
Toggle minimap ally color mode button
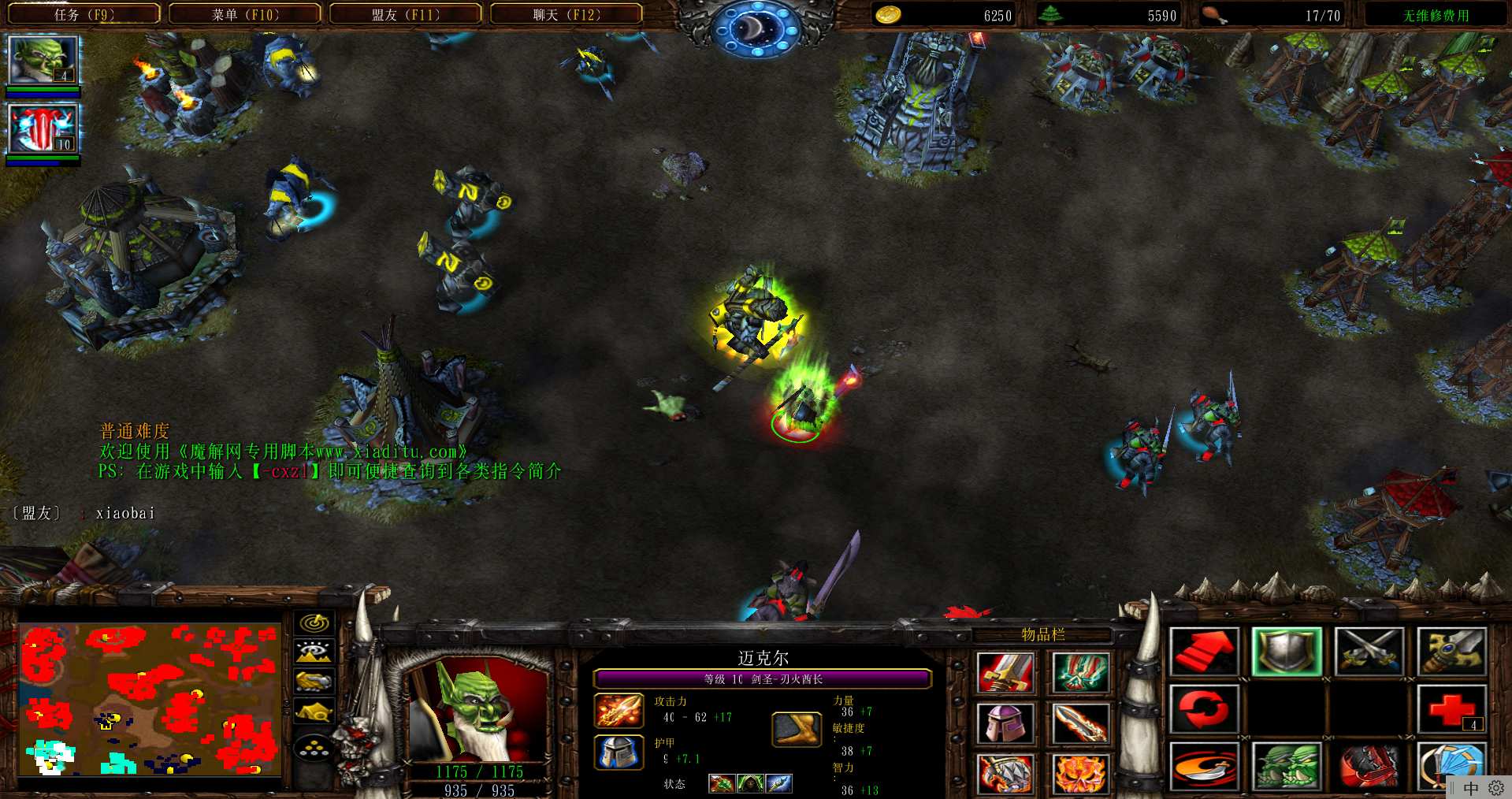[314, 681]
